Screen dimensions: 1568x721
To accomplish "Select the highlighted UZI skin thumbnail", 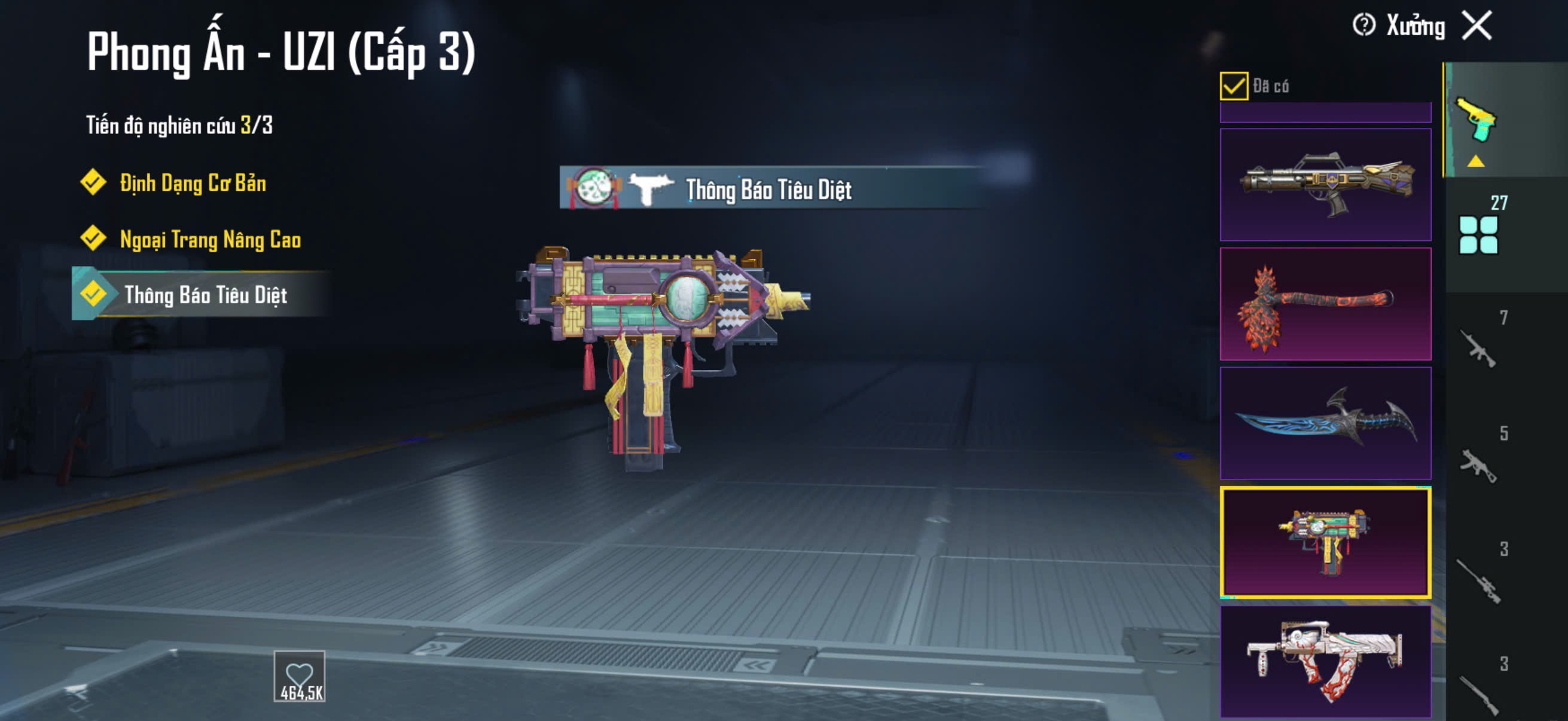I will pos(1325,542).
